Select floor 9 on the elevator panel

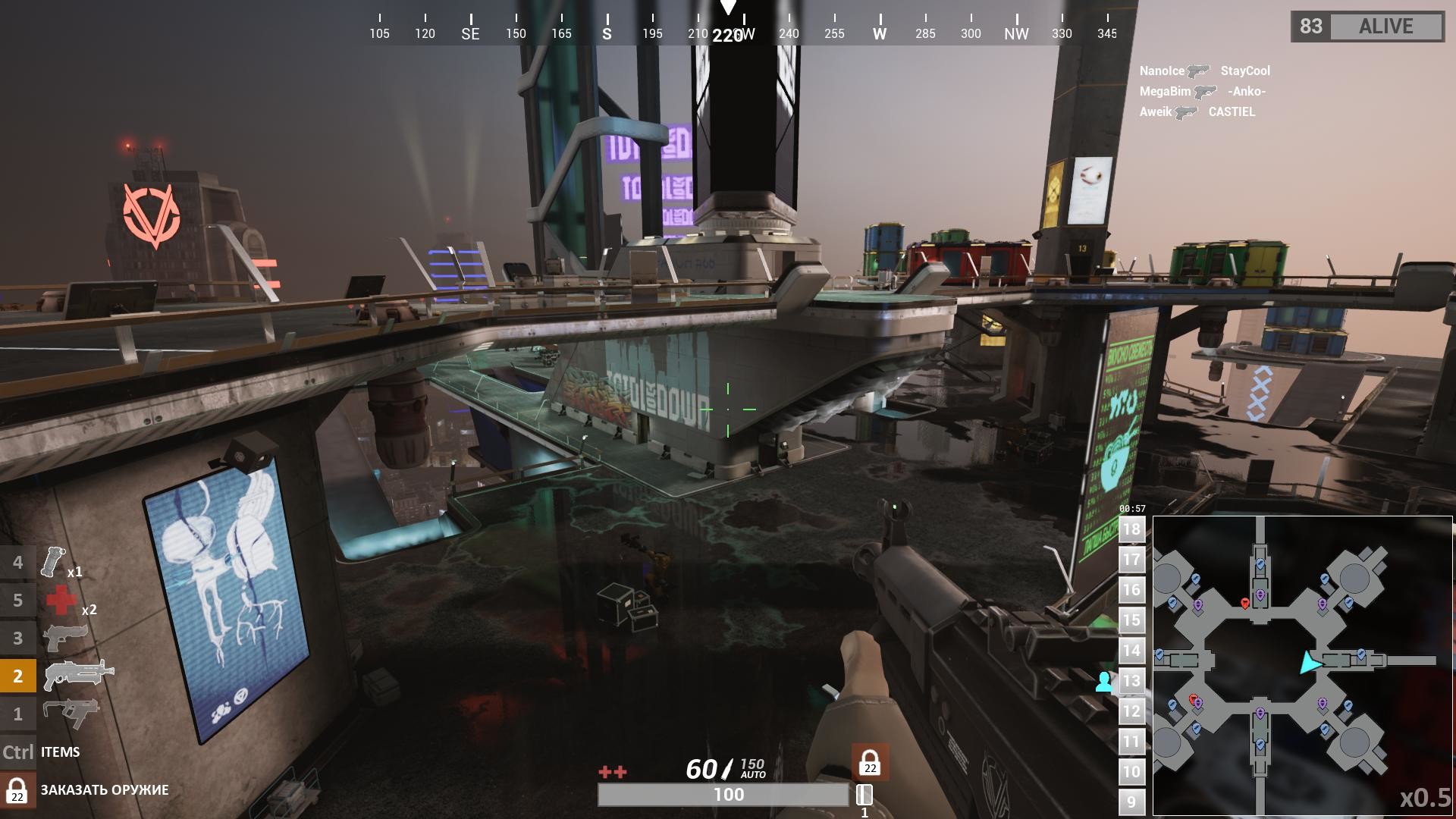click(x=1131, y=800)
